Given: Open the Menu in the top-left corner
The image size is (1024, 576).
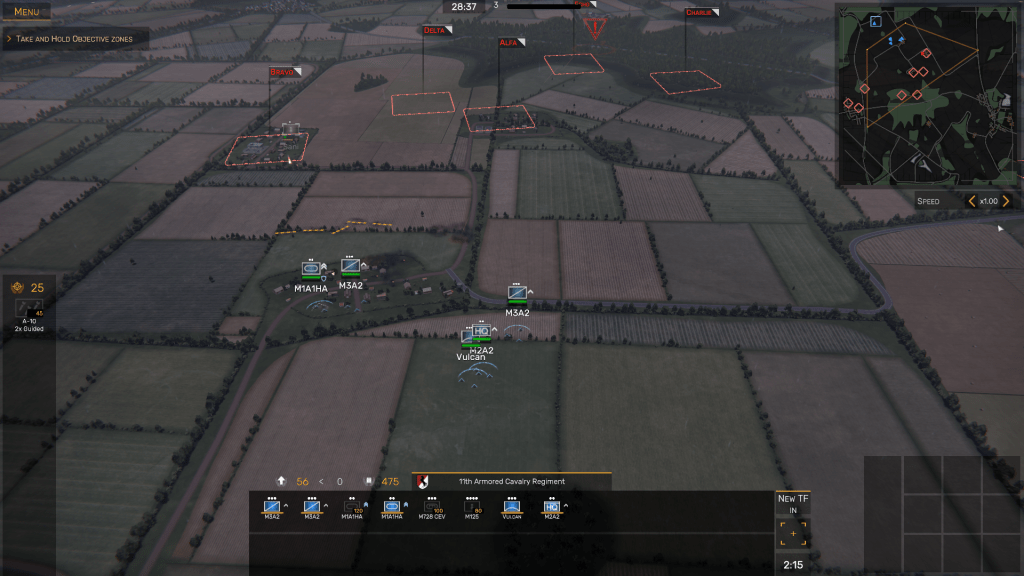Looking at the screenshot, I should coord(27,12).
